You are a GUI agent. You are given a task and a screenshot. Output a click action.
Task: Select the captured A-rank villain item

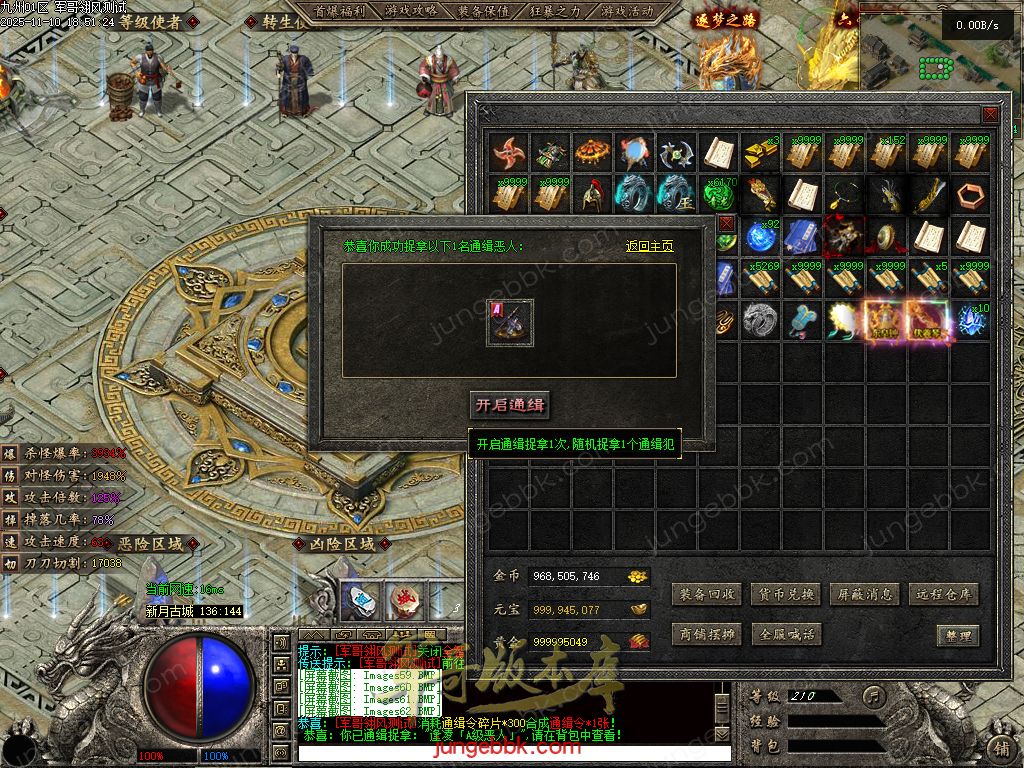(510, 323)
